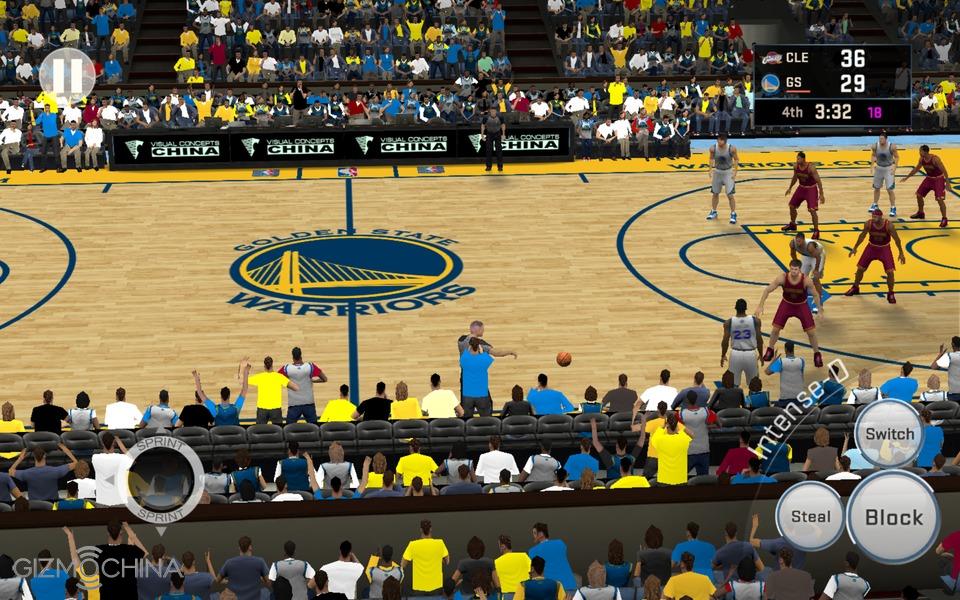Viewport: 960px width, 600px height.
Task: Tap the Block button
Action: pos(893,517)
